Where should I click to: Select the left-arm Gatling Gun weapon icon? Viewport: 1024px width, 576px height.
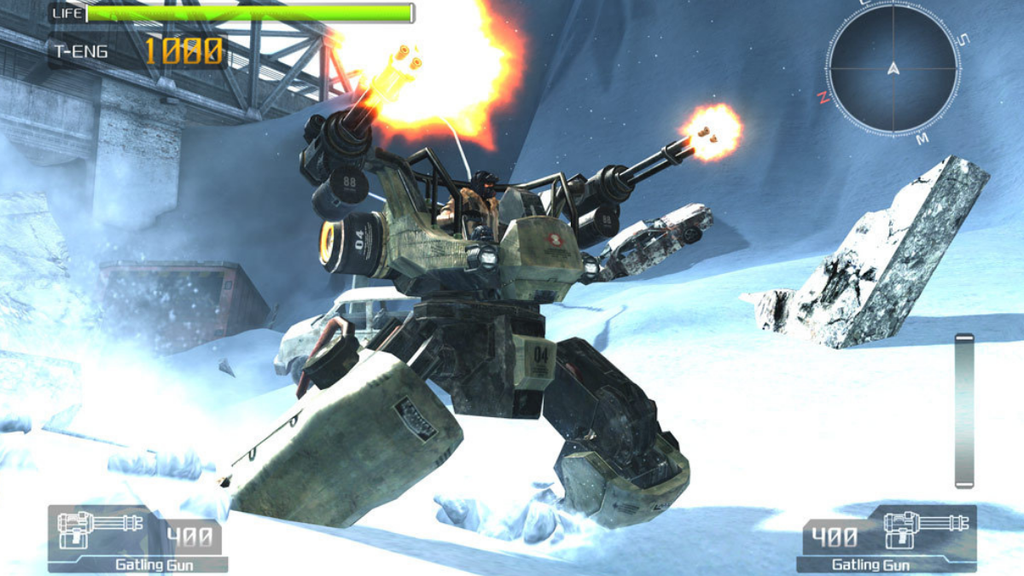99,531
